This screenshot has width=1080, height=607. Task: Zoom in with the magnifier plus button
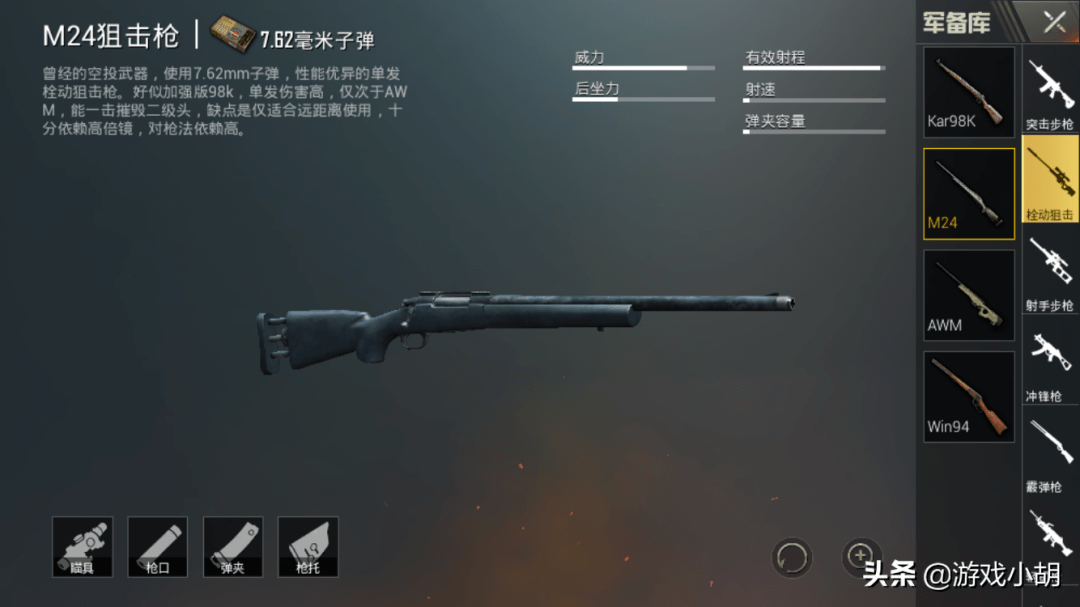tap(859, 555)
